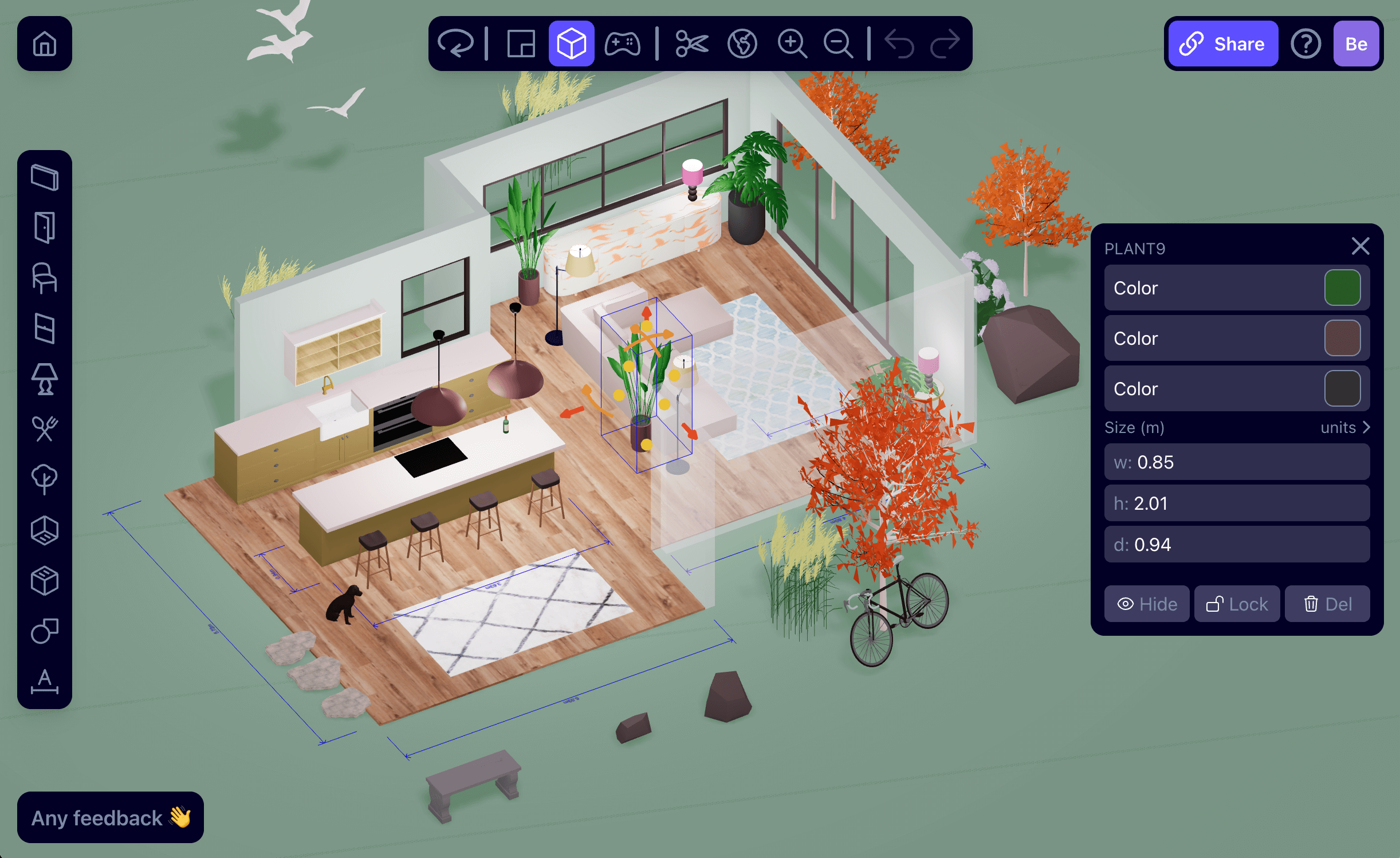Viewport: 1400px width, 858px height.
Task: Activate the 3D cube view
Action: point(571,44)
